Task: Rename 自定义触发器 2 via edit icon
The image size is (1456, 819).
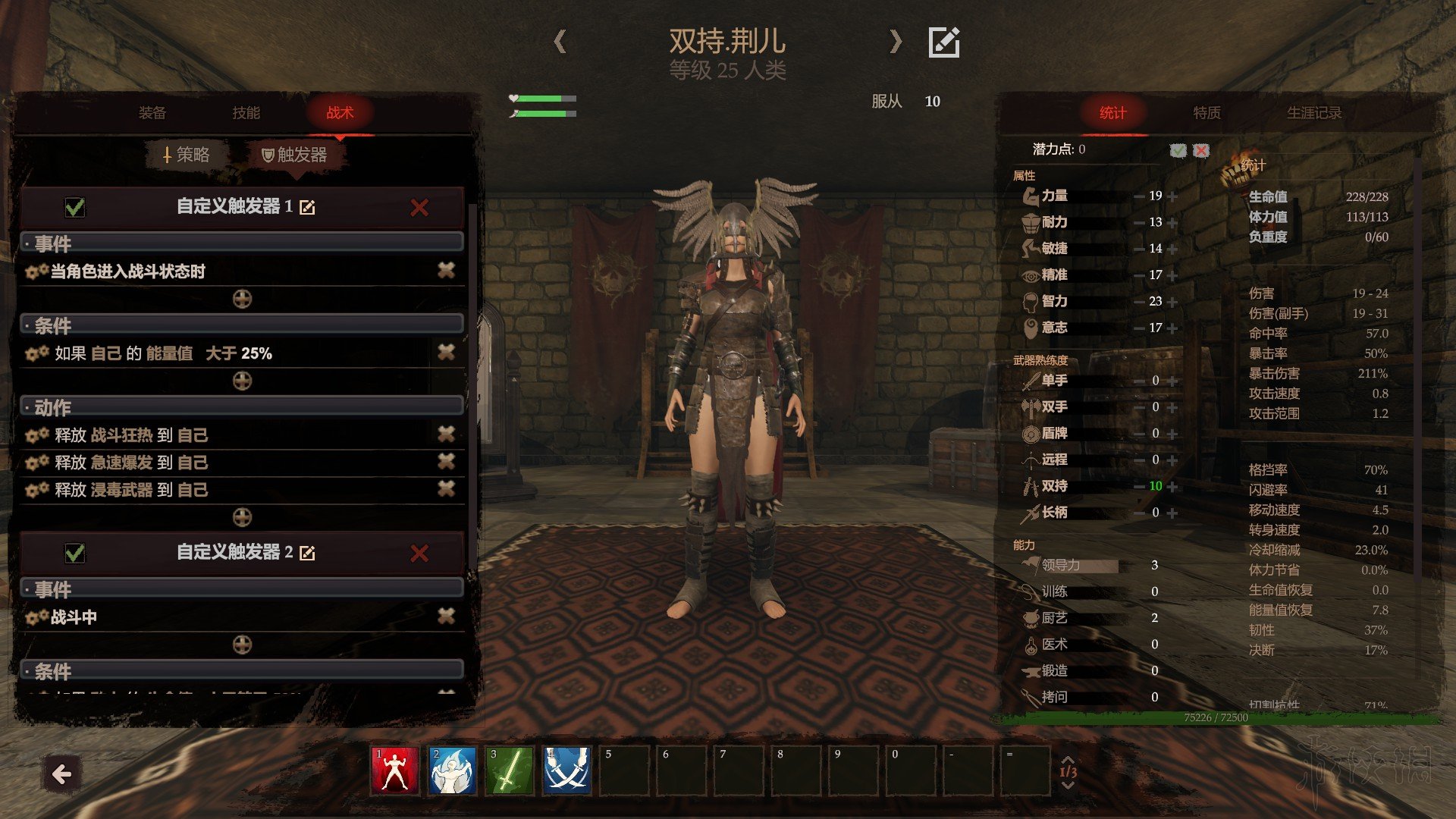Action: [x=307, y=554]
